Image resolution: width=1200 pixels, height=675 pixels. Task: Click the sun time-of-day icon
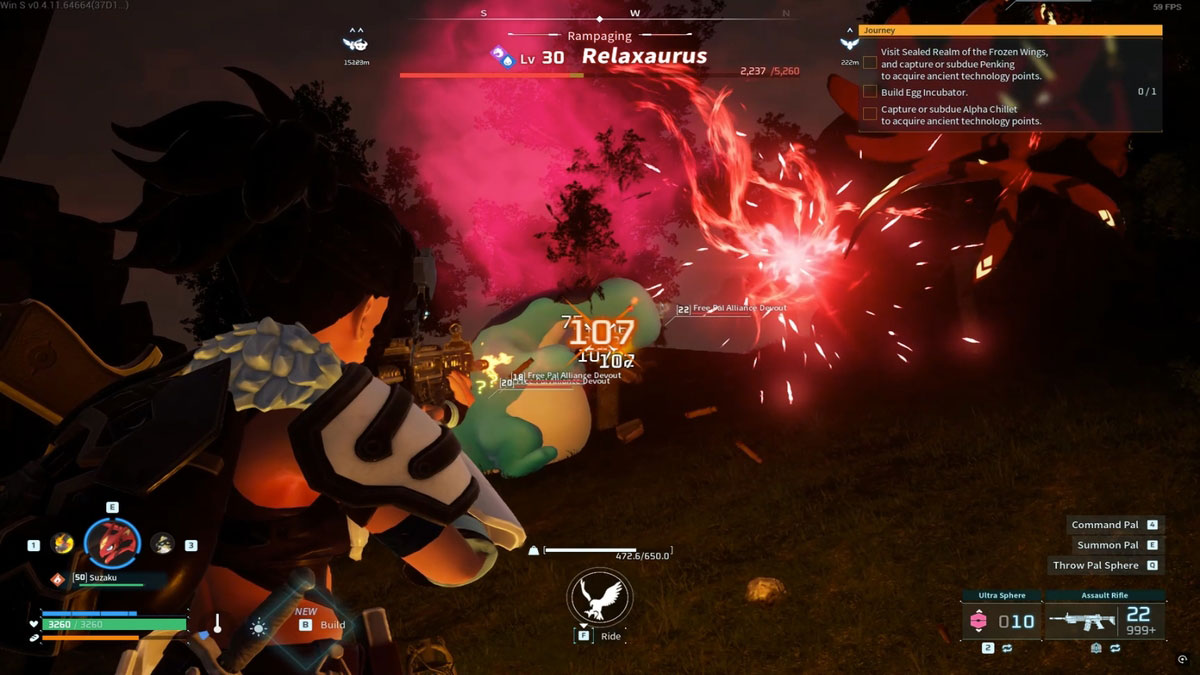pos(259,628)
